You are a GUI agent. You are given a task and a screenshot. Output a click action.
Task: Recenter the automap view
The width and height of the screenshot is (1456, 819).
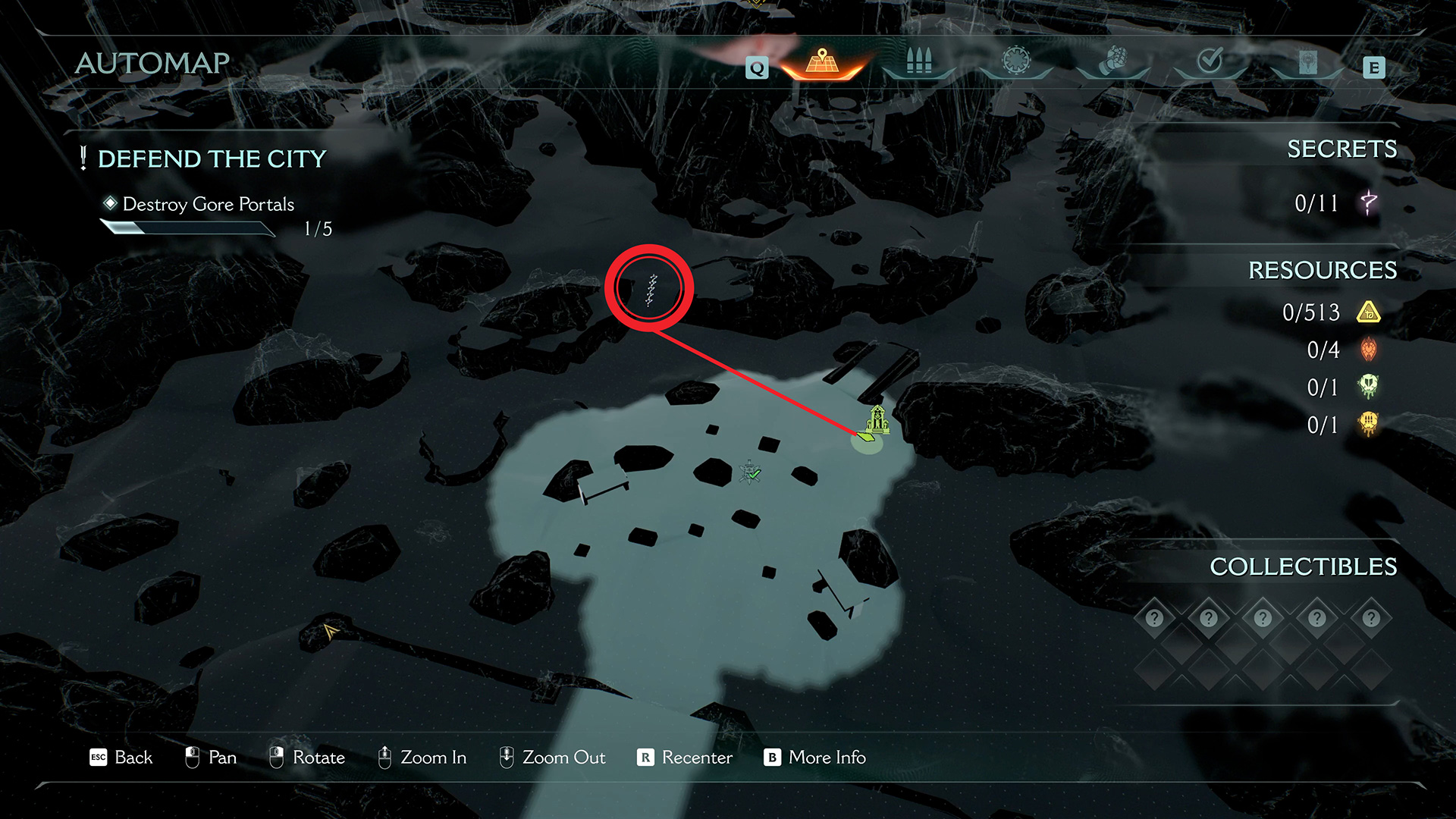point(685,758)
